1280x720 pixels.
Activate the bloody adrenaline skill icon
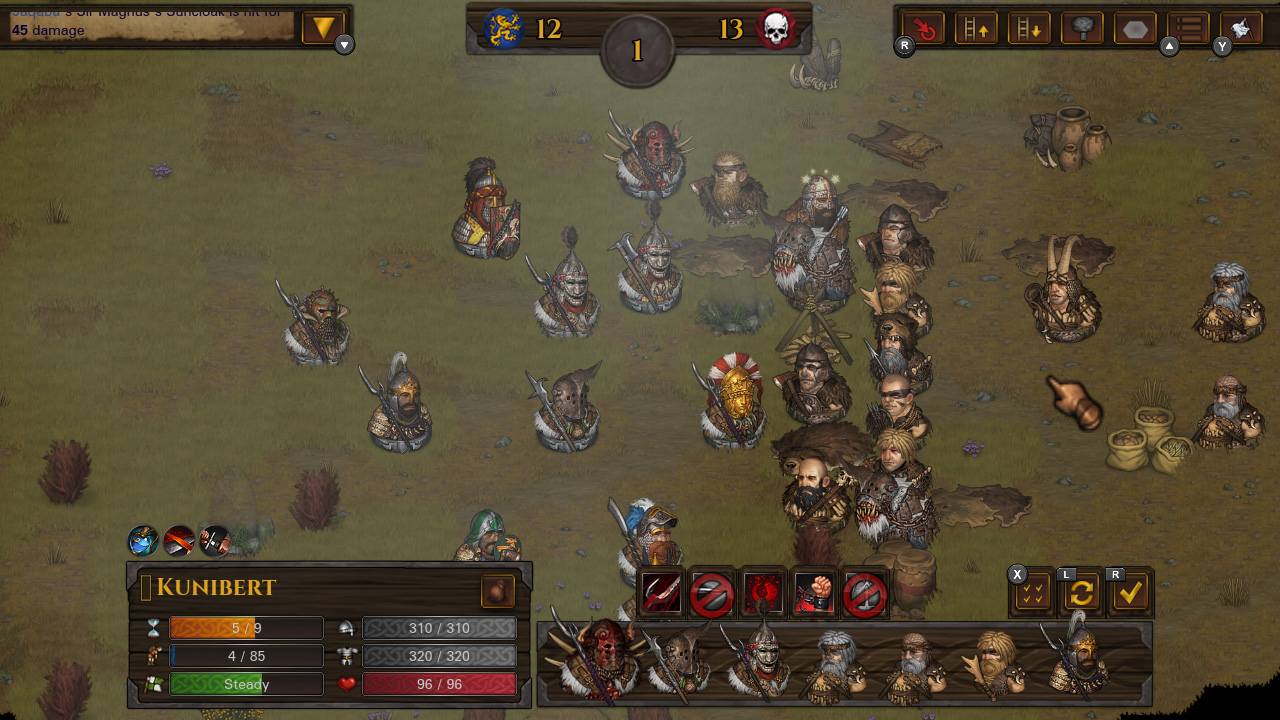765,592
